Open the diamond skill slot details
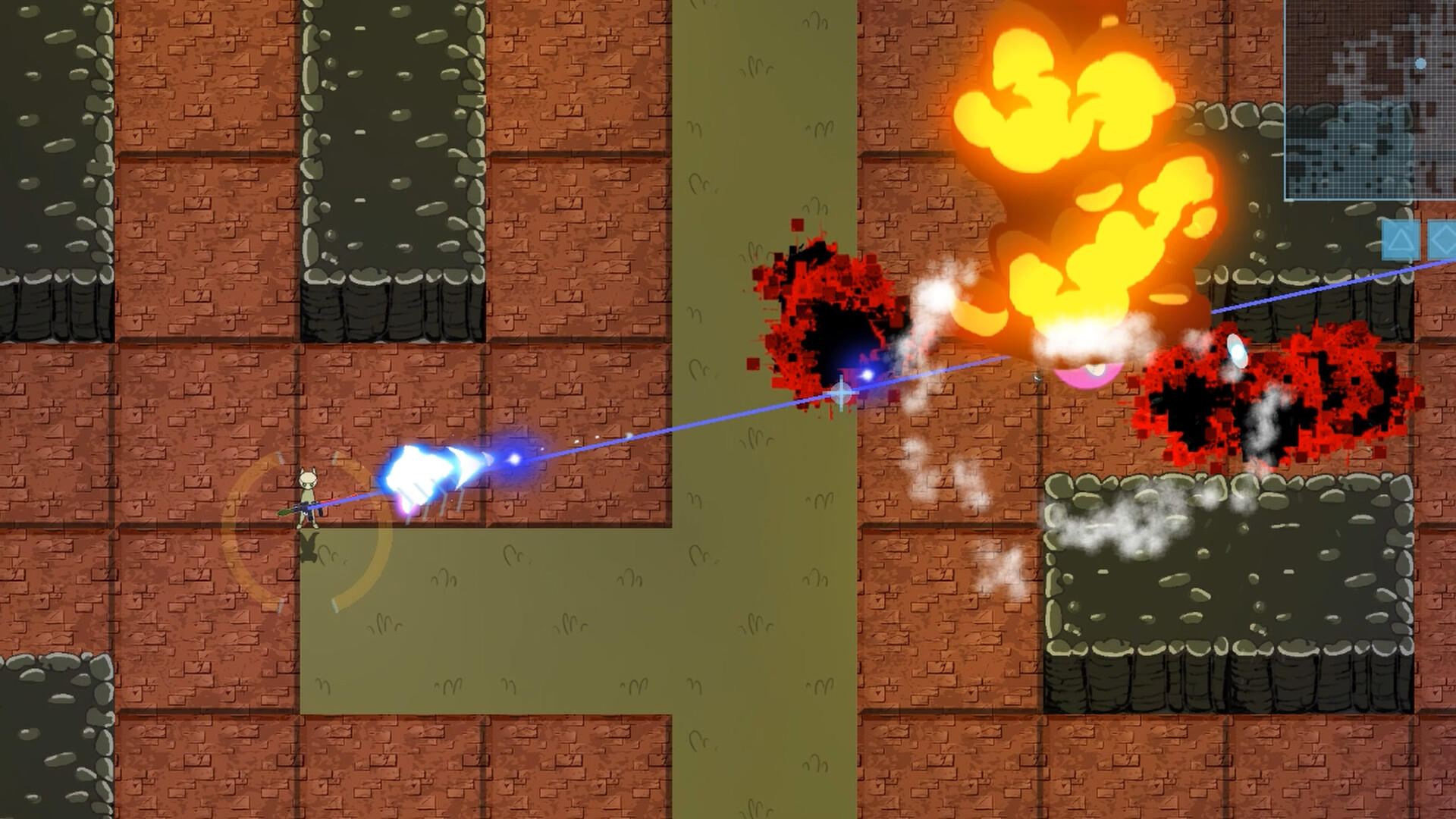This screenshot has width=1456, height=819. click(x=1441, y=239)
